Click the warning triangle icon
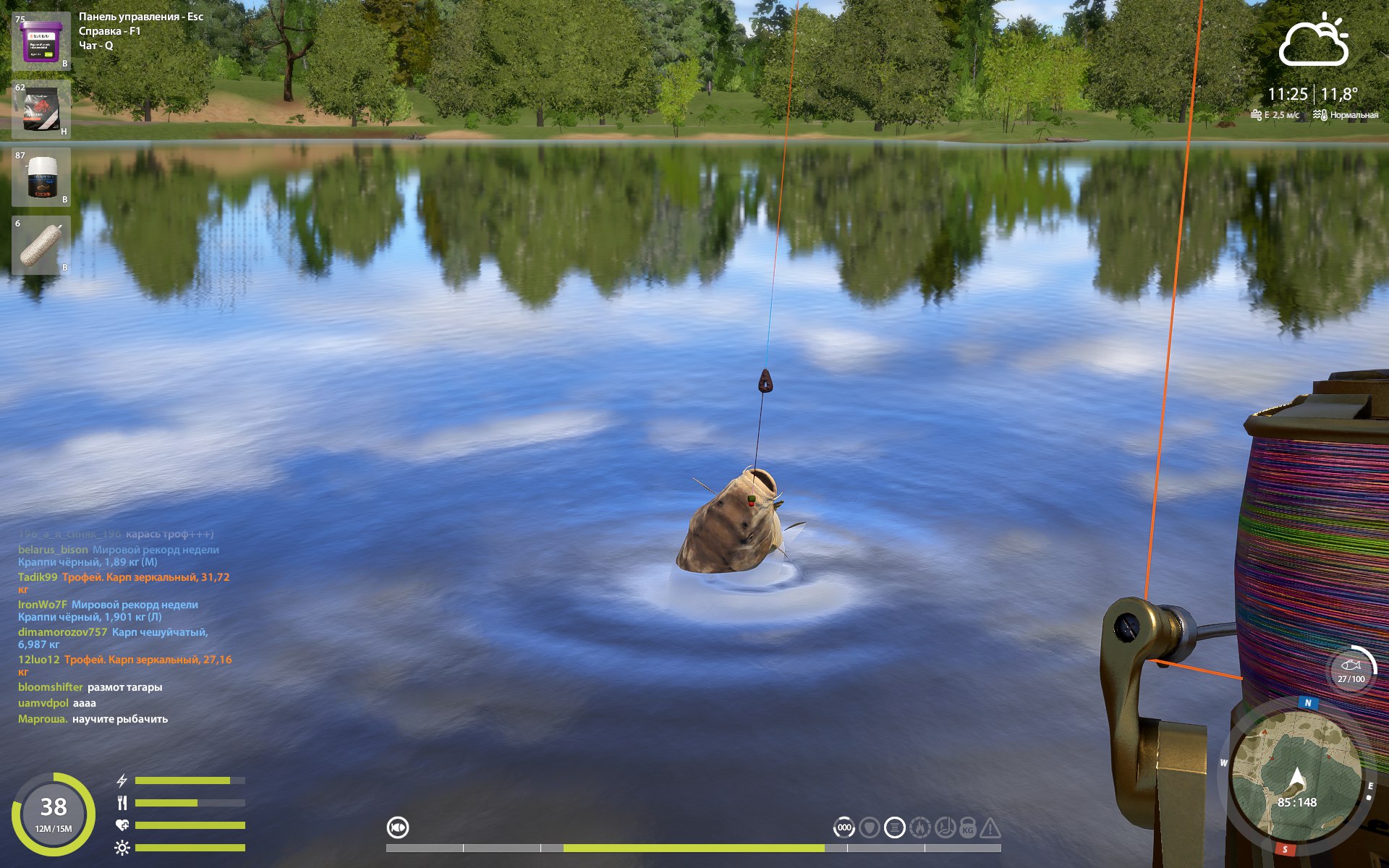The image size is (1389, 868). [990, 827]
